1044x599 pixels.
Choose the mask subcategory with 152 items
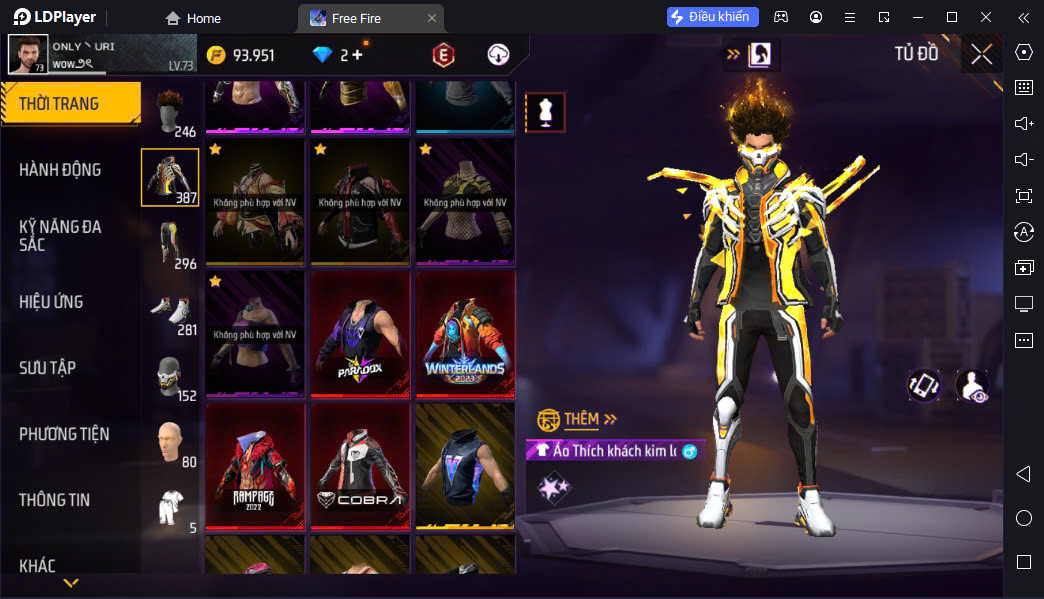click(x=171, y=376)
